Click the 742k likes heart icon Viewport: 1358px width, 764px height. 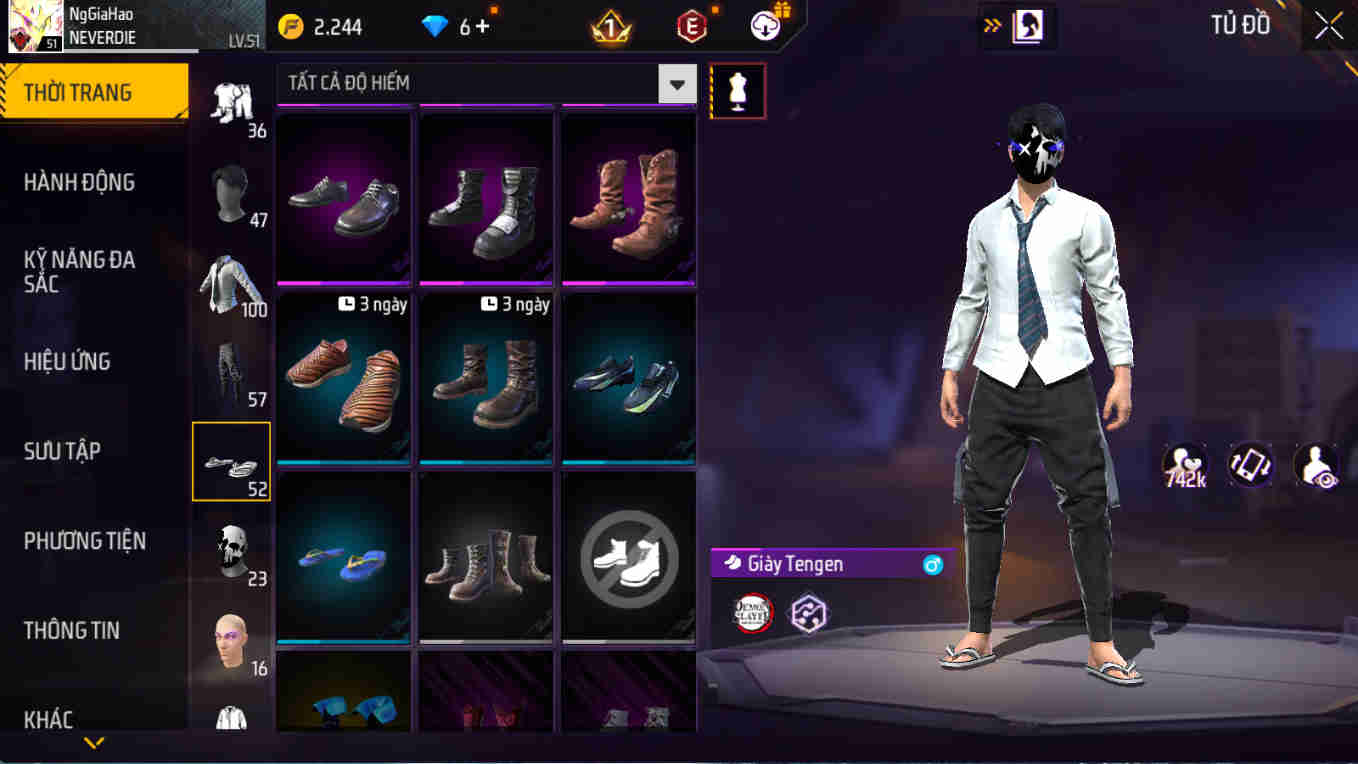click(x=1185, y=463)
